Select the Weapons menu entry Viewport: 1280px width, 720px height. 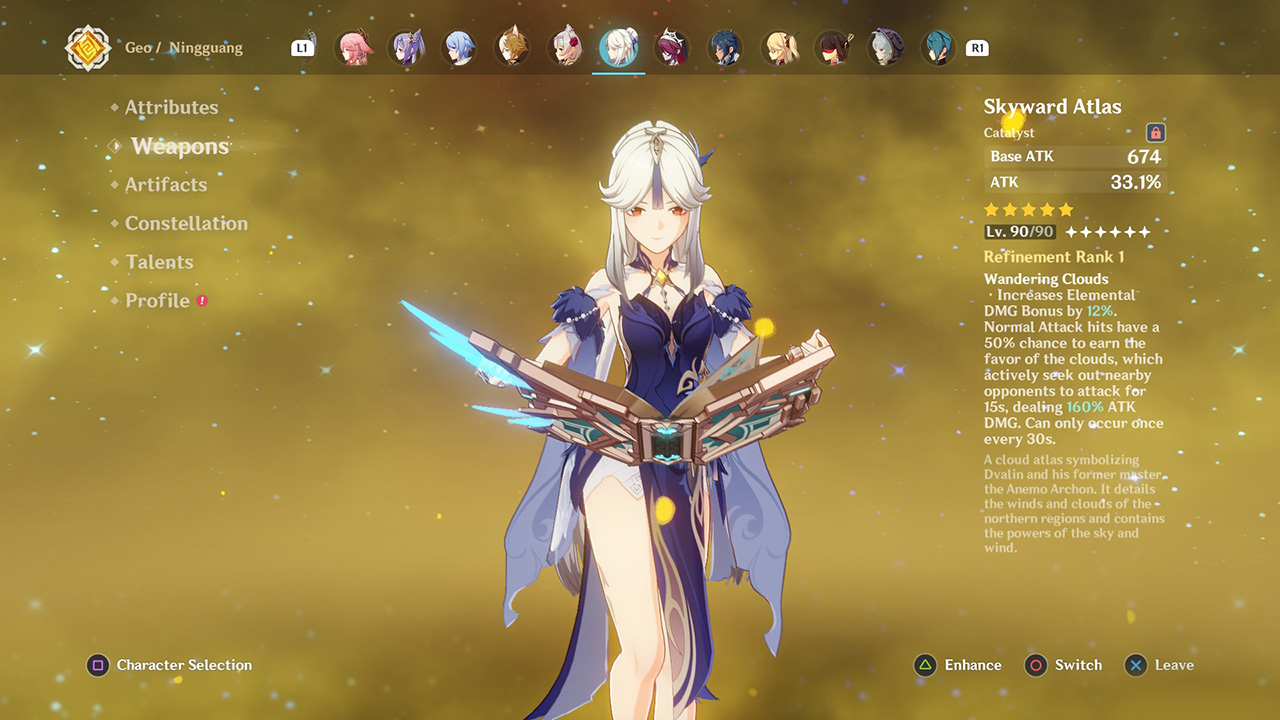pyautogui.click(x=180, y=146)
